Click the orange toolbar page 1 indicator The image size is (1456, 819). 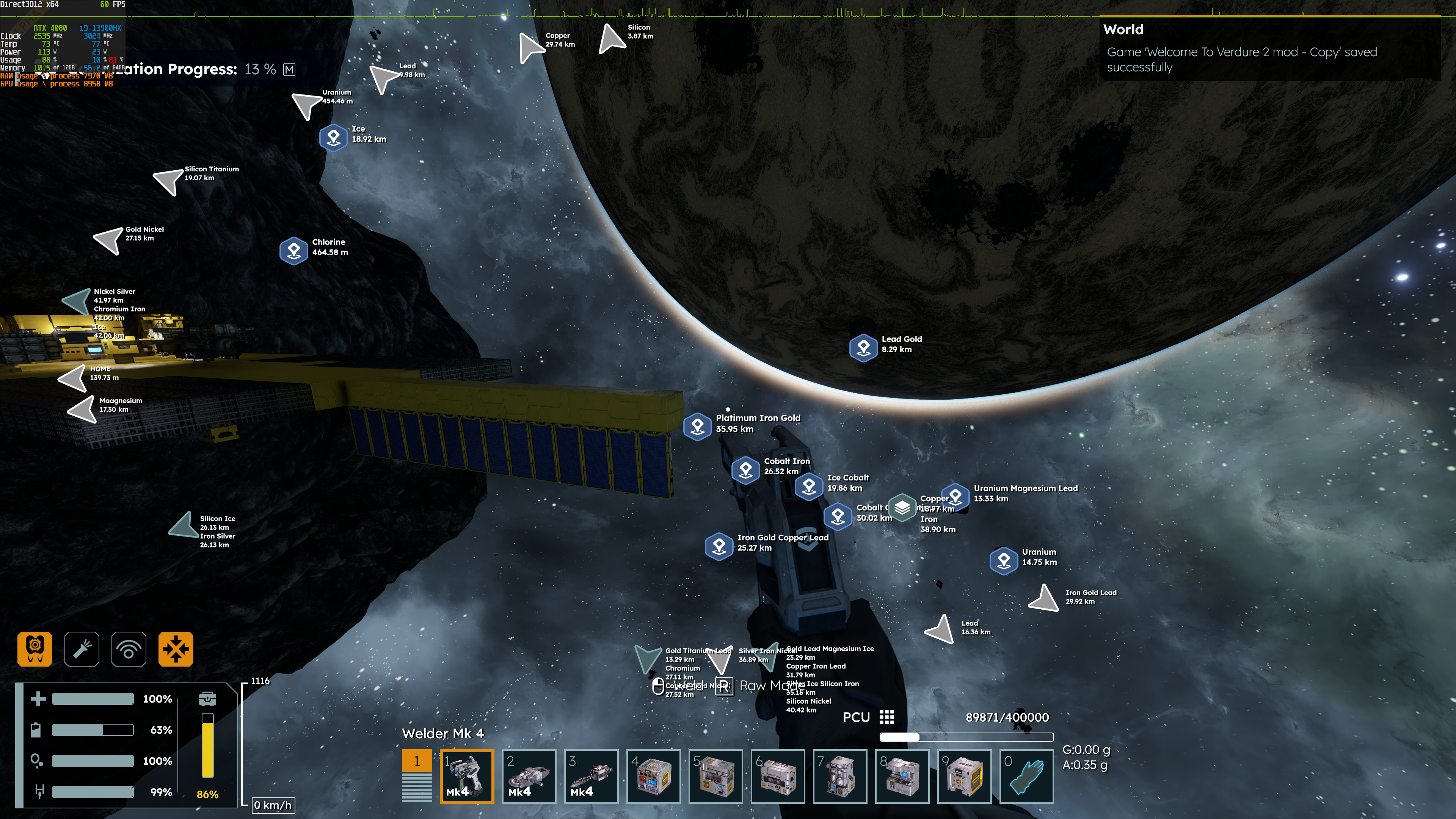coord(417,761)
